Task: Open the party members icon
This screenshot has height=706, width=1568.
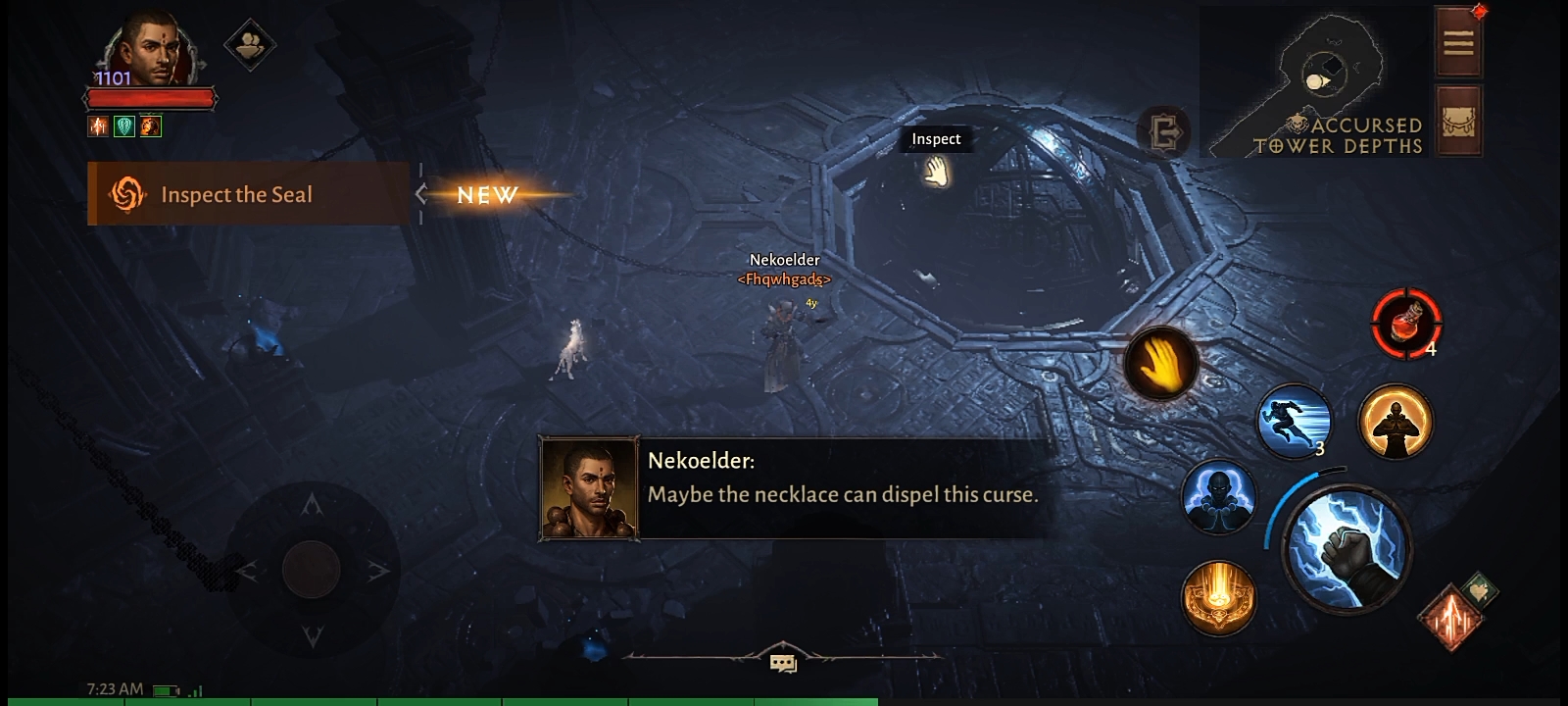Action: pyautogui.click(x=249, y=44)
